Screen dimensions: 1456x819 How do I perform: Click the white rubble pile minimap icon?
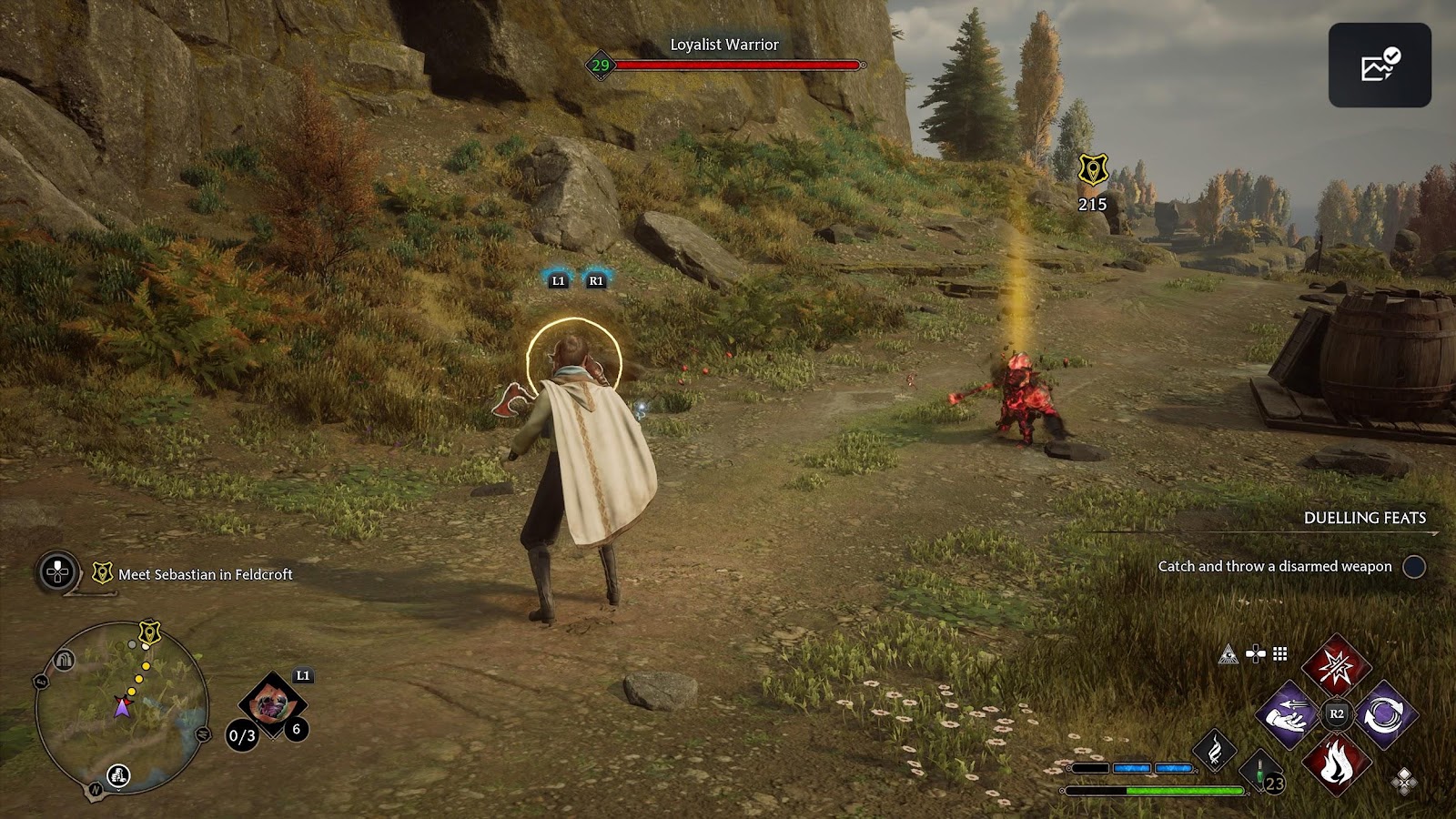click(118, 775)
